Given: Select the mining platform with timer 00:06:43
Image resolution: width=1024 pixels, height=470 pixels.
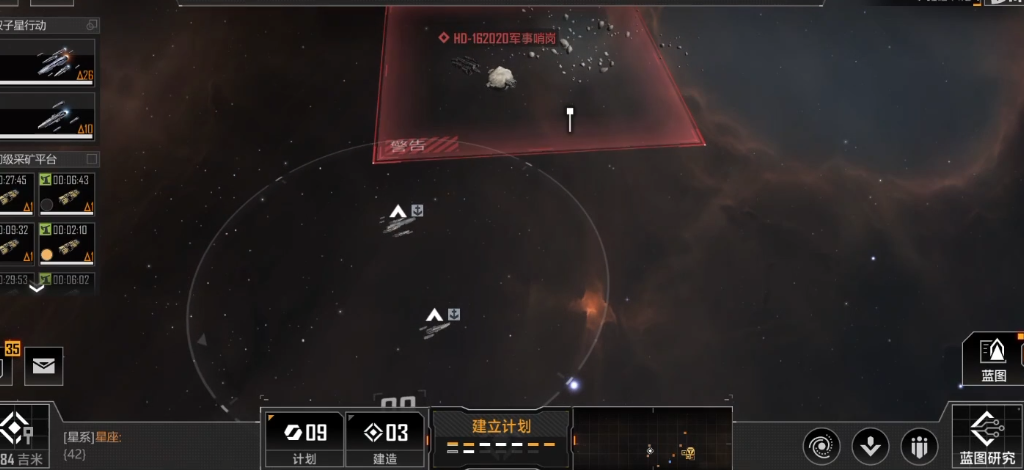Looking at the screenshot, I should click(67, 192).
